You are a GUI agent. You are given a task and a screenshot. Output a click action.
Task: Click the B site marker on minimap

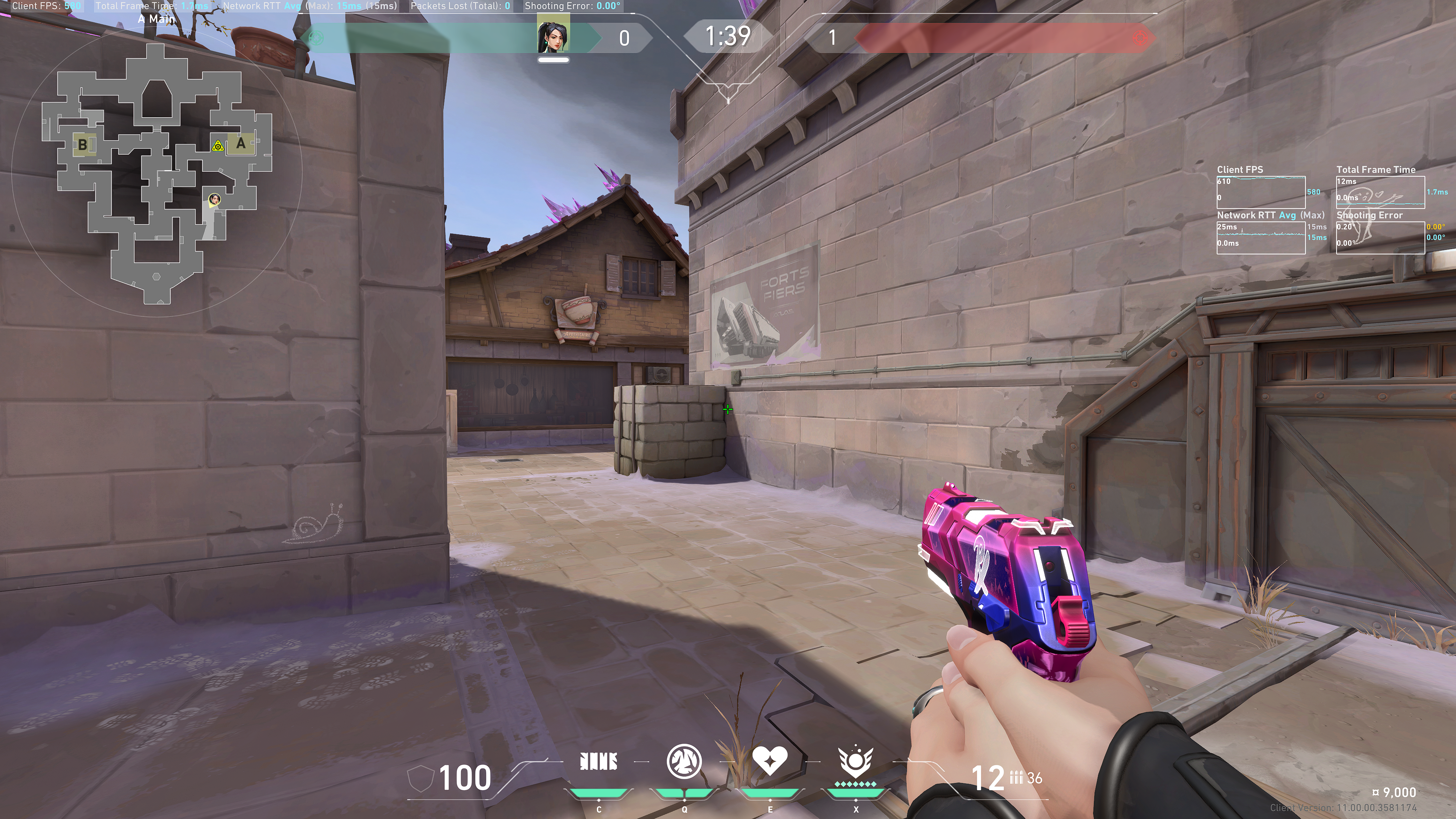(83, 145)
